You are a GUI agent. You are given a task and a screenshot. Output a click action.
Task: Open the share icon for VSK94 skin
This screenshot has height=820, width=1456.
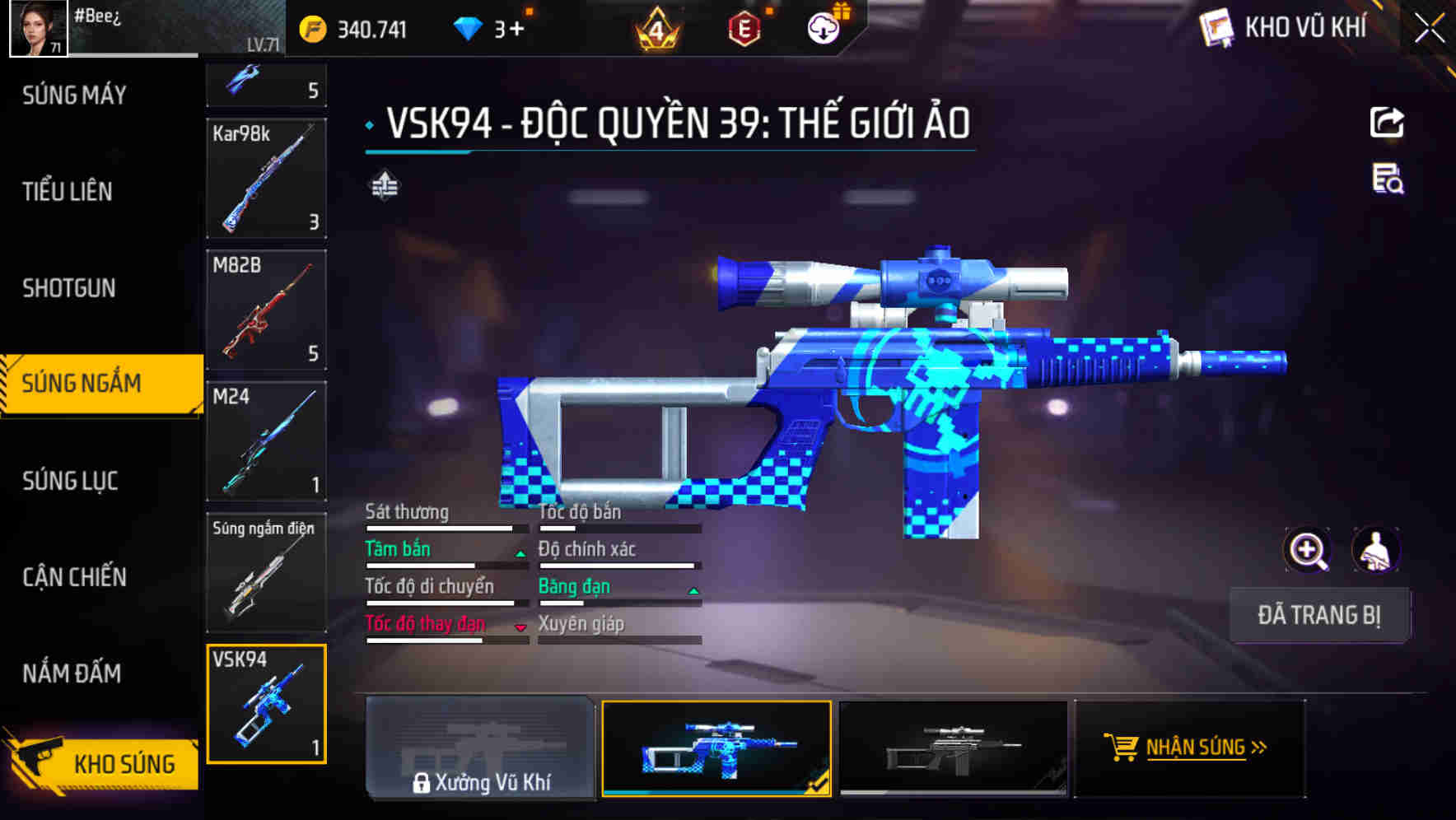click(x=1388, y=122)
